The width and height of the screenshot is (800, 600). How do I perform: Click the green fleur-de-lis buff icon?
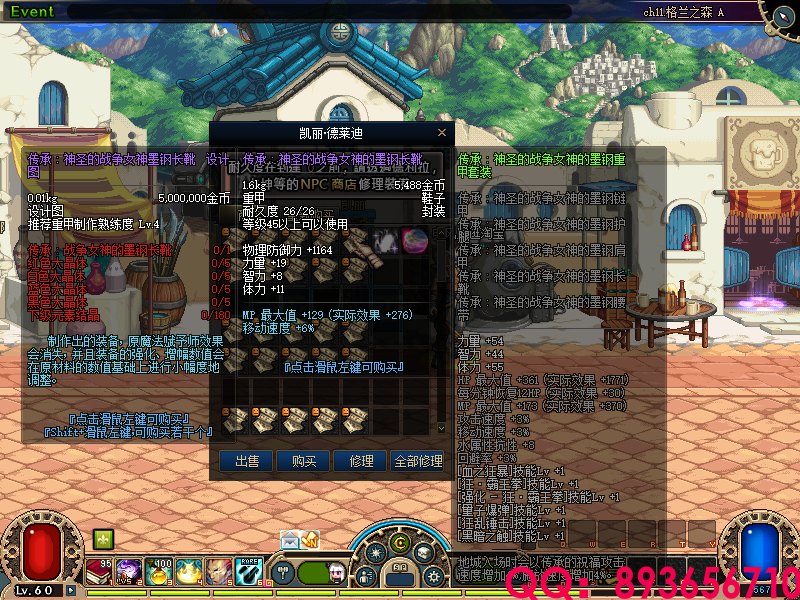tap(102, 539)
